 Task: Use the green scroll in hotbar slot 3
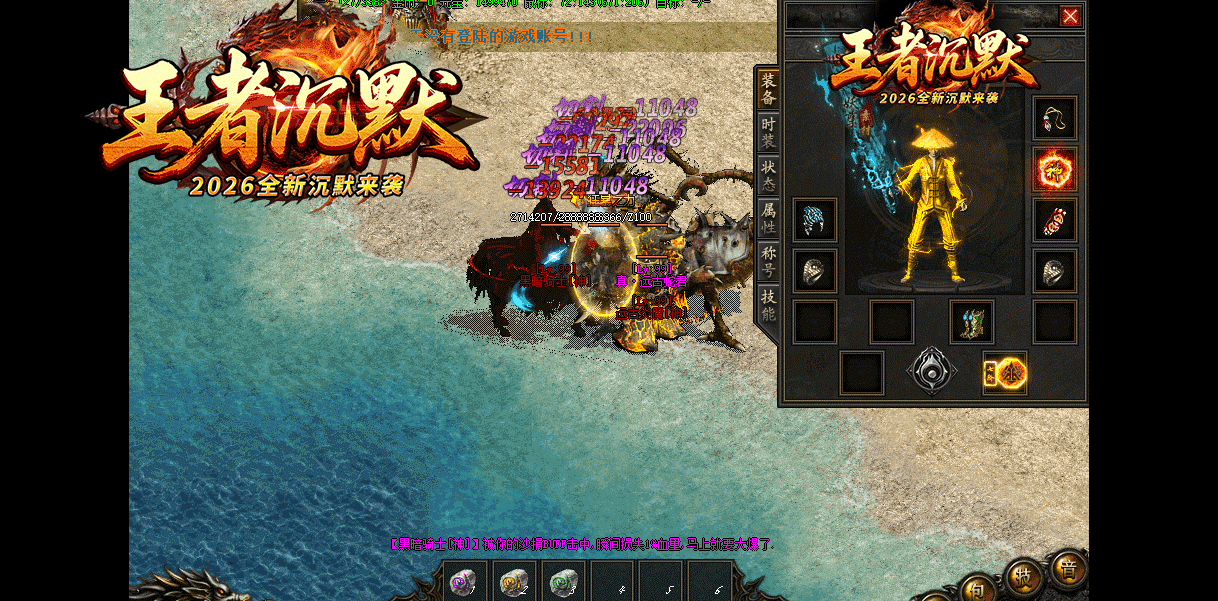pyautogui.click(x=563, y=581)
